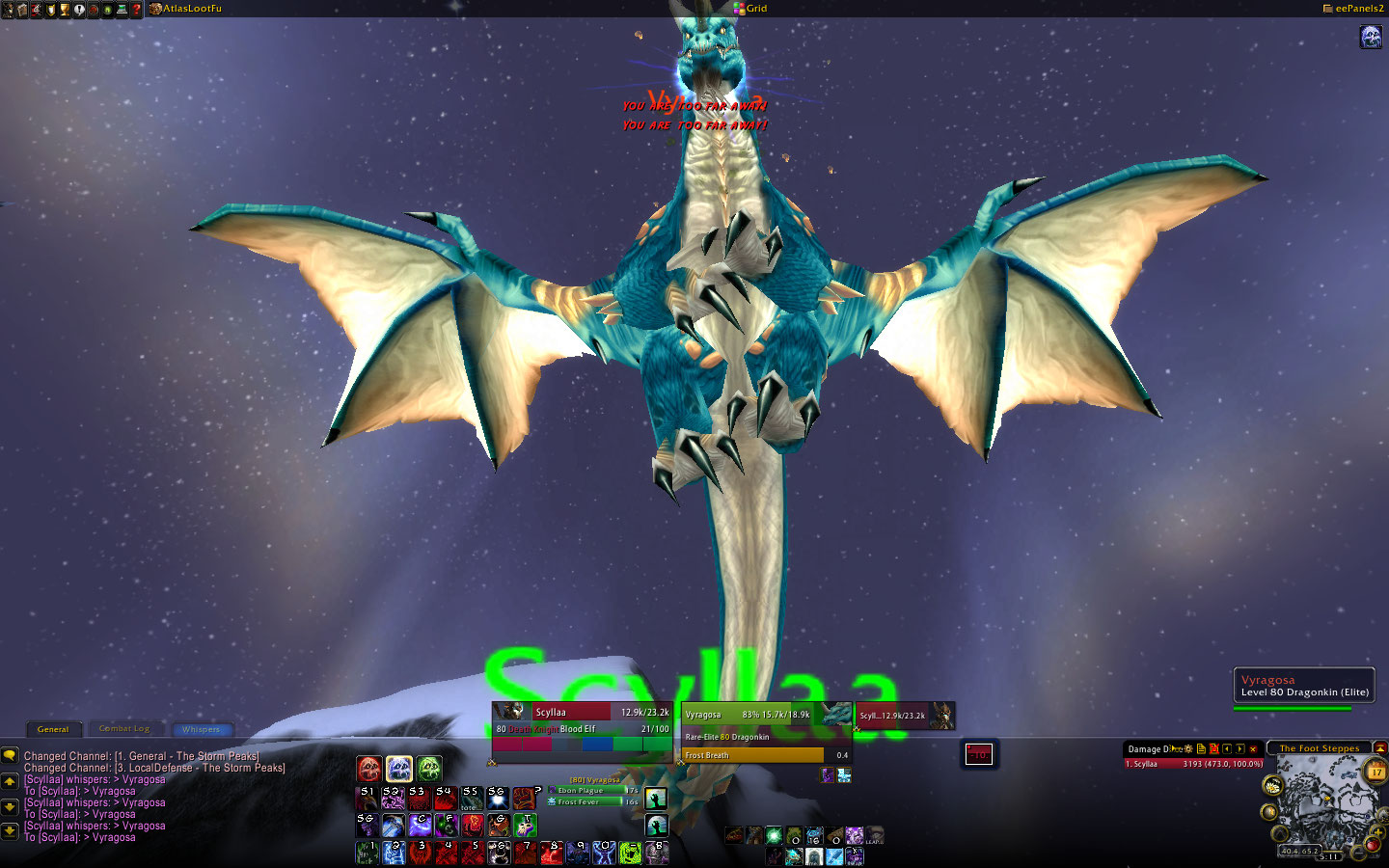Open the Whispers chat tab
Image resolution: width=1389 pixels, height=868 pixels.
point(201,729)
